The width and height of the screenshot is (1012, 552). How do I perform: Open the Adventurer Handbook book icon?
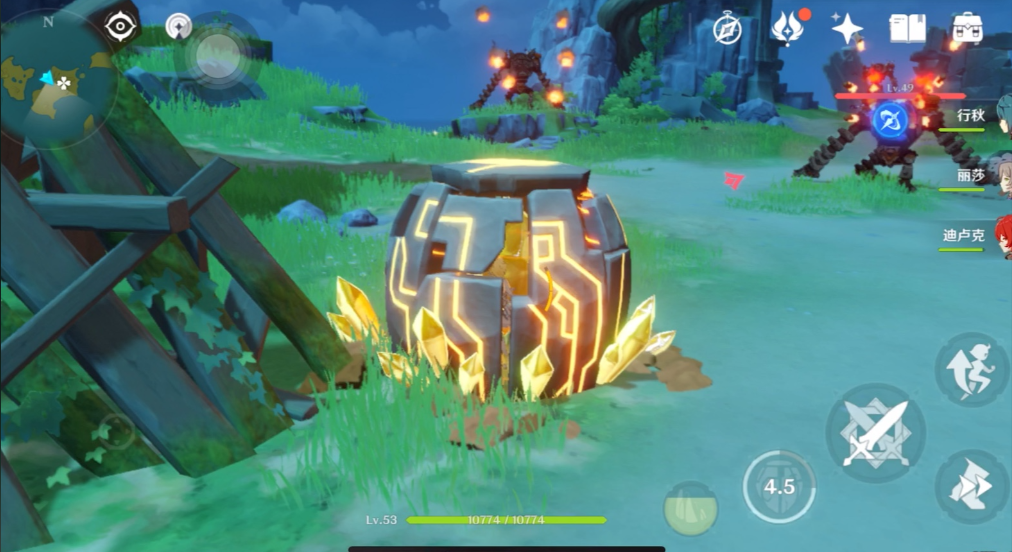[x=907, y=28]
